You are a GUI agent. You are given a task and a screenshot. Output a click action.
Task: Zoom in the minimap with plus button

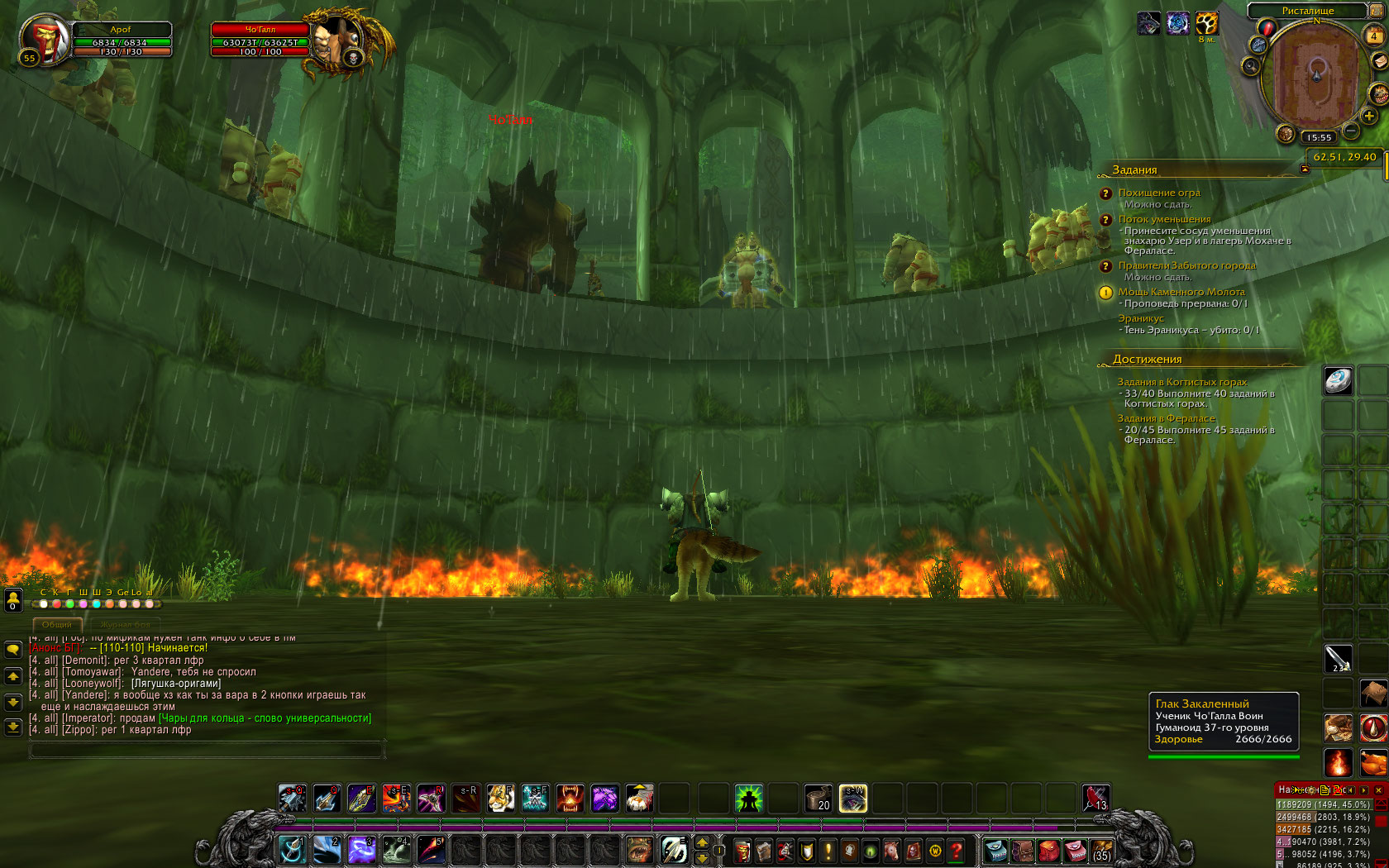(x=1369, y=117)
